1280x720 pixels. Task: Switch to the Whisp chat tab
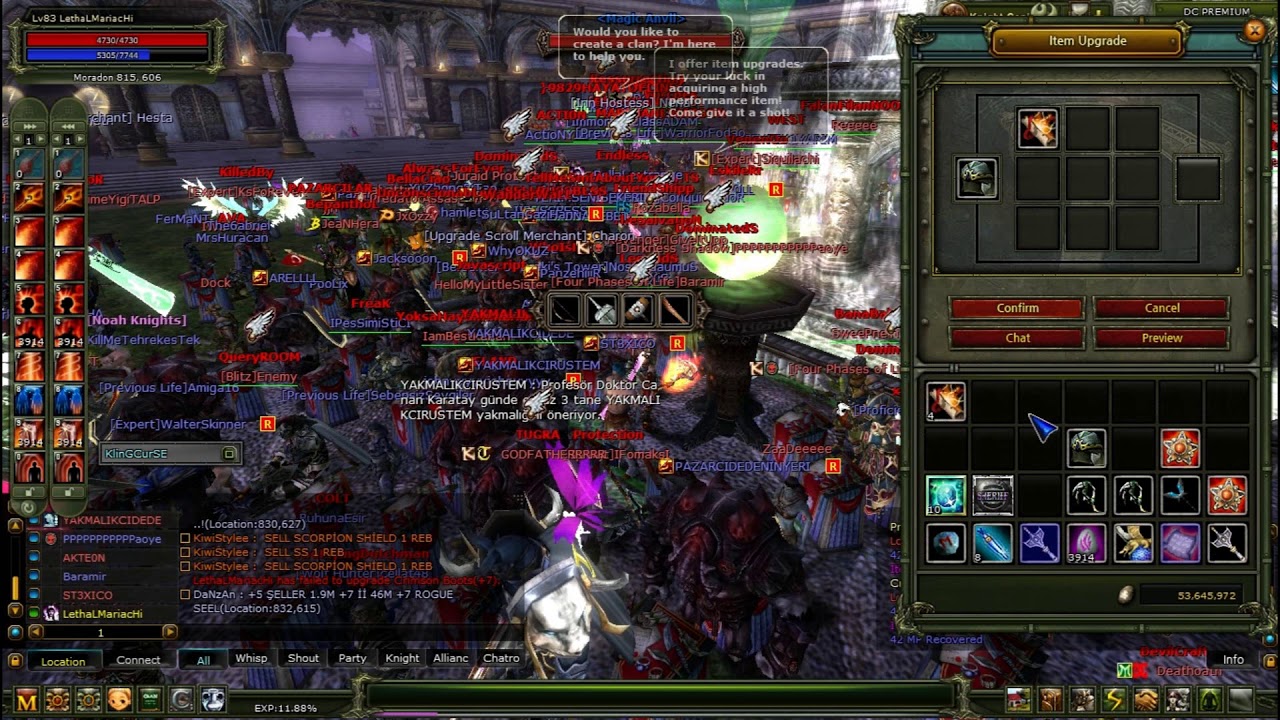[x=251, y=658]
